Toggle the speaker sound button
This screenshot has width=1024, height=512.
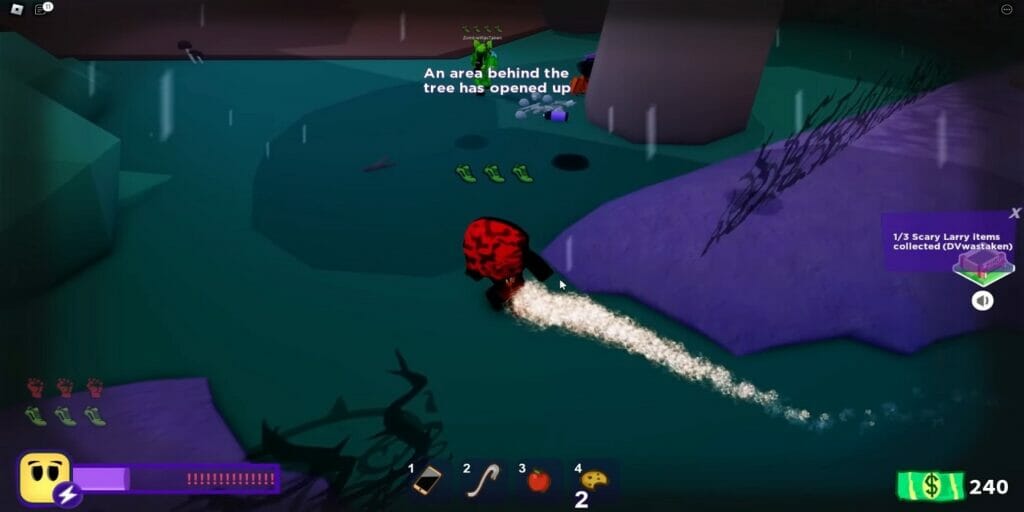pos(983,300)
